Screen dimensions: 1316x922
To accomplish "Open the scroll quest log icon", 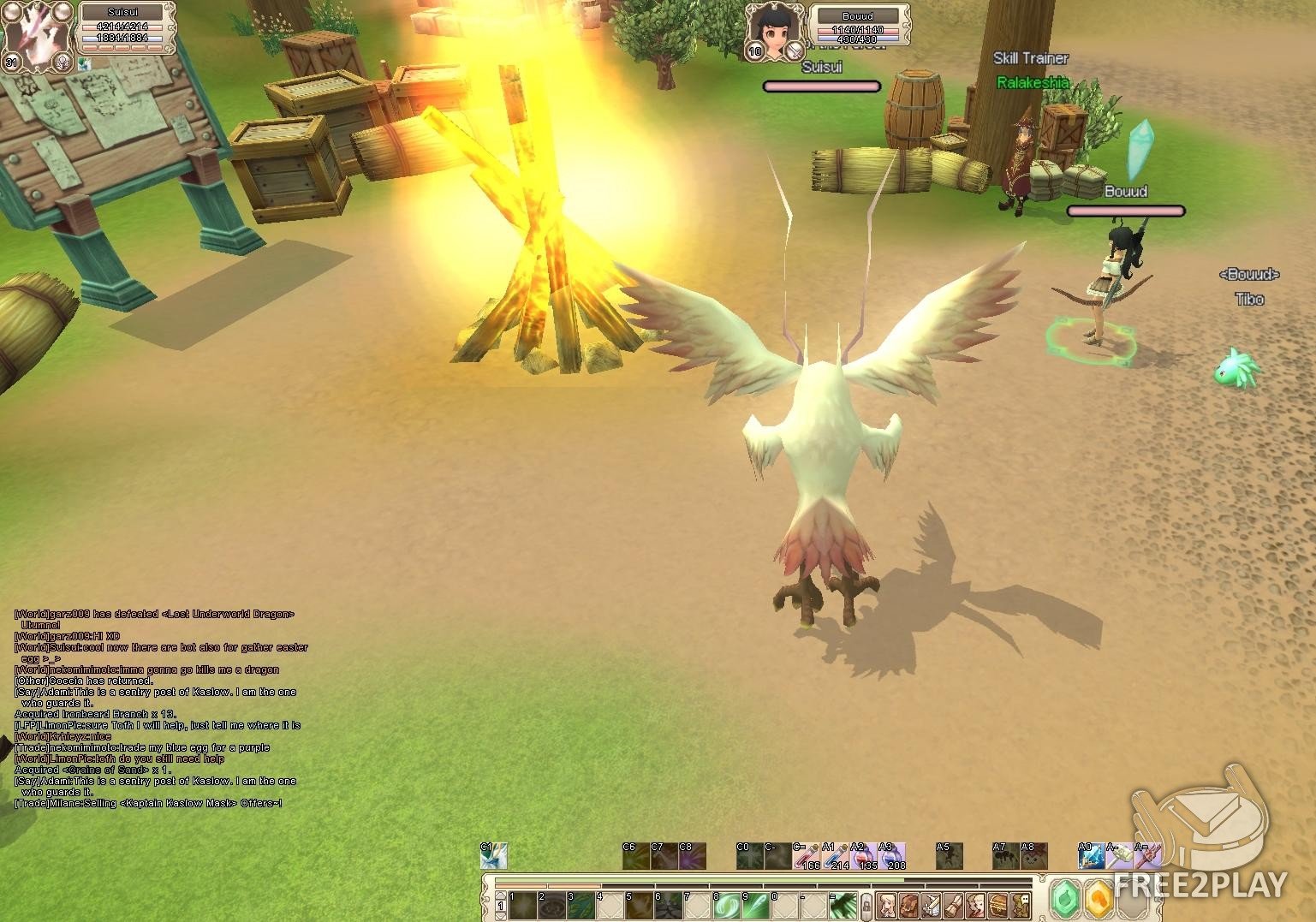I will tap(954, 905).
